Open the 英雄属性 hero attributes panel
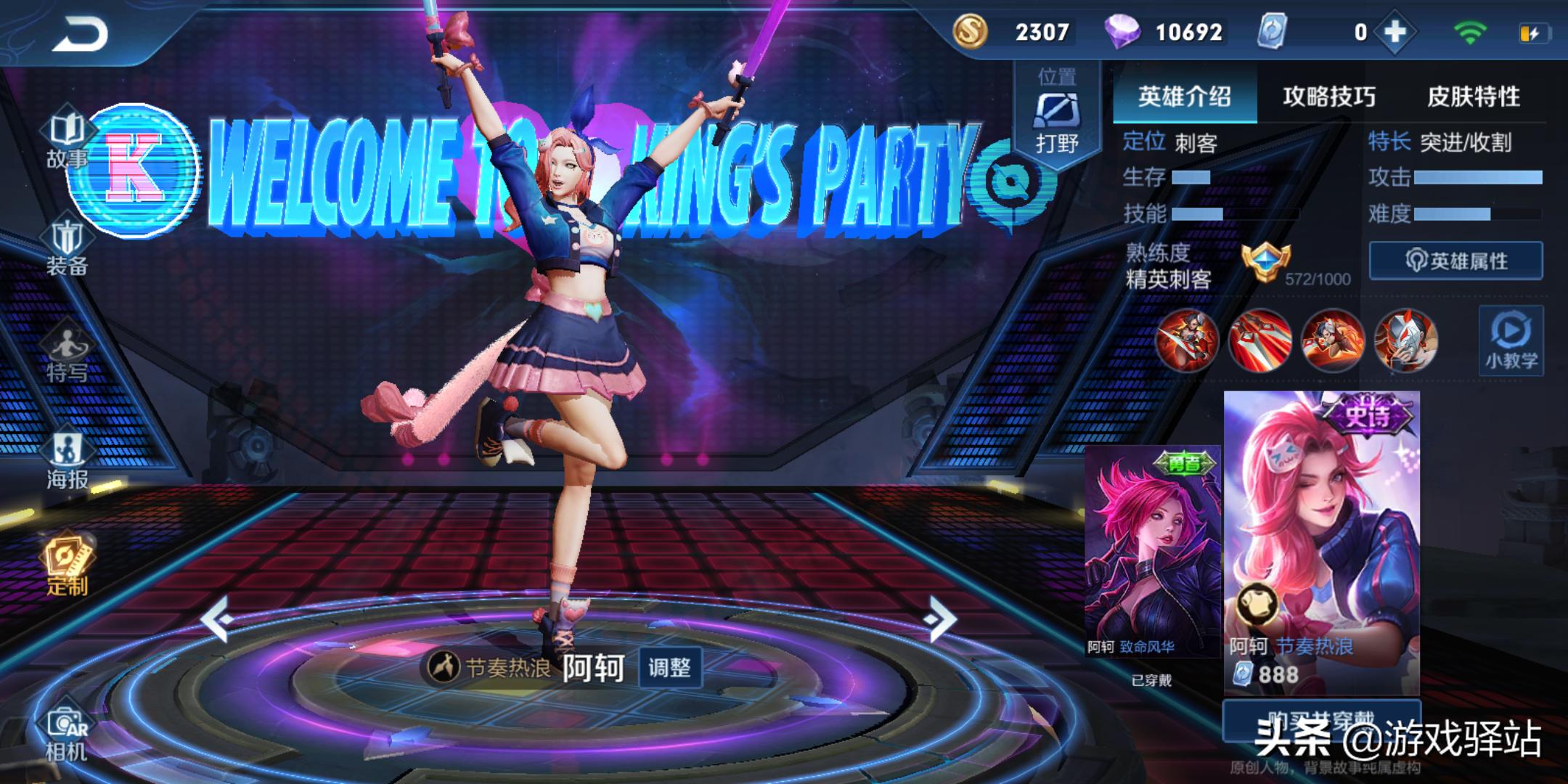Viewport: 1568px width, 784px height. coord(1455,261)
